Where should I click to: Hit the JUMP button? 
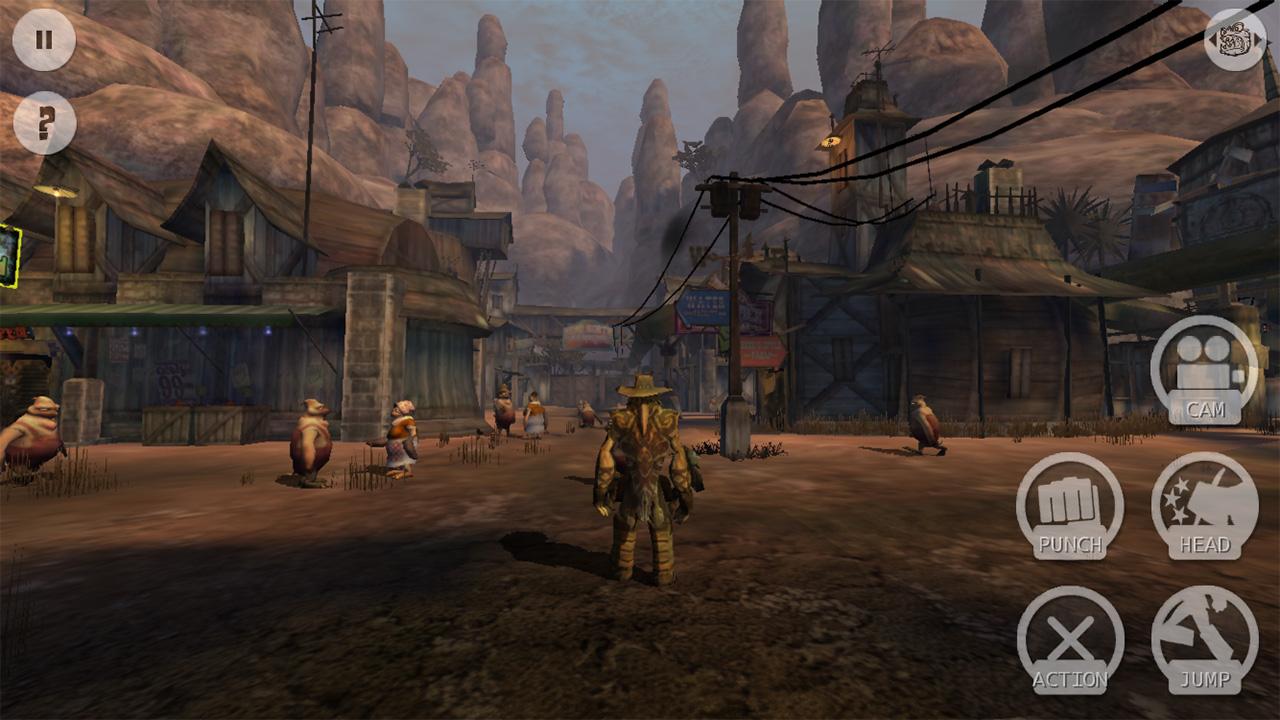click(1204, 639)
